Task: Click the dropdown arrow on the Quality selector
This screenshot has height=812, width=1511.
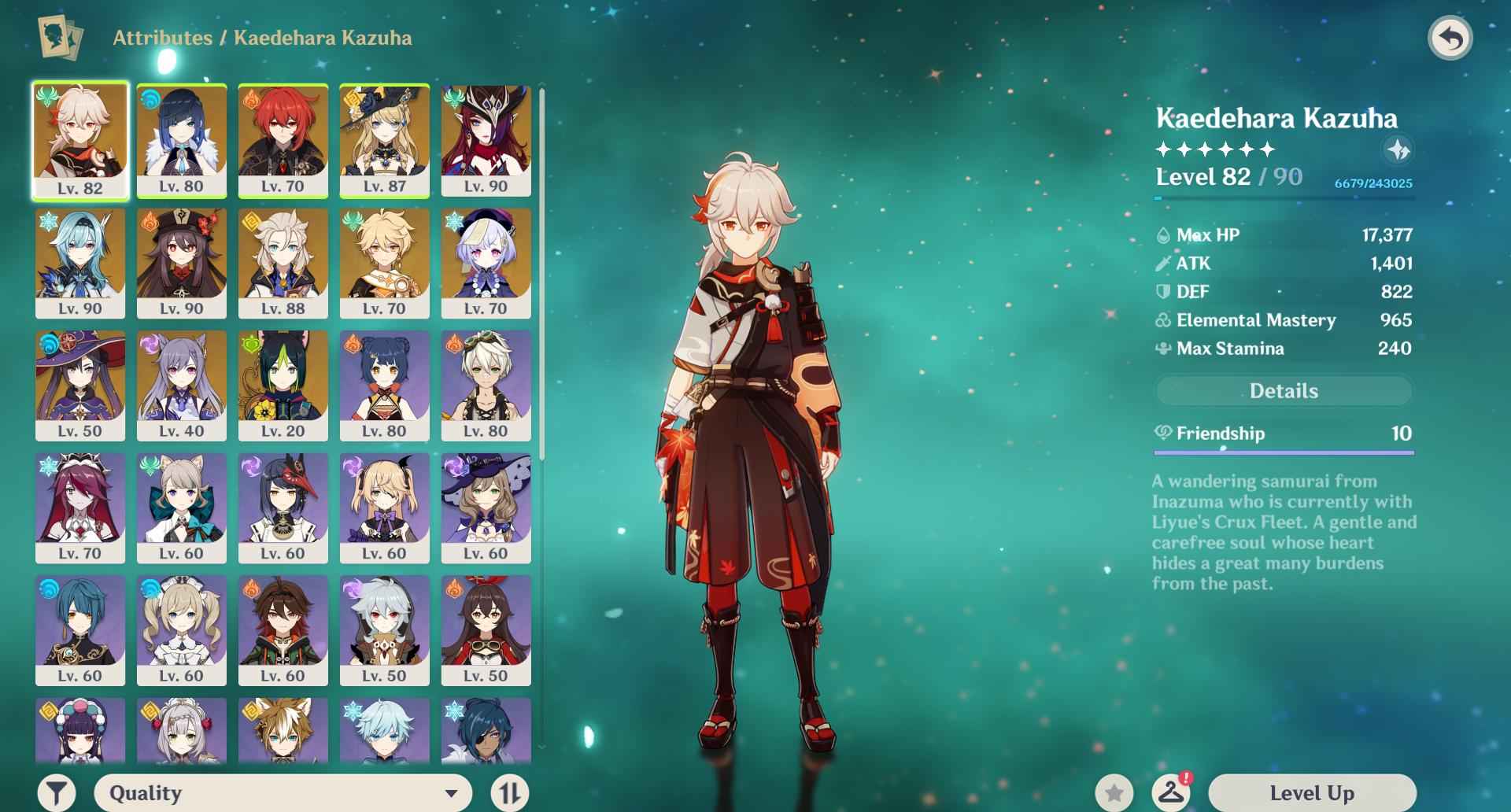Action: 451,793
